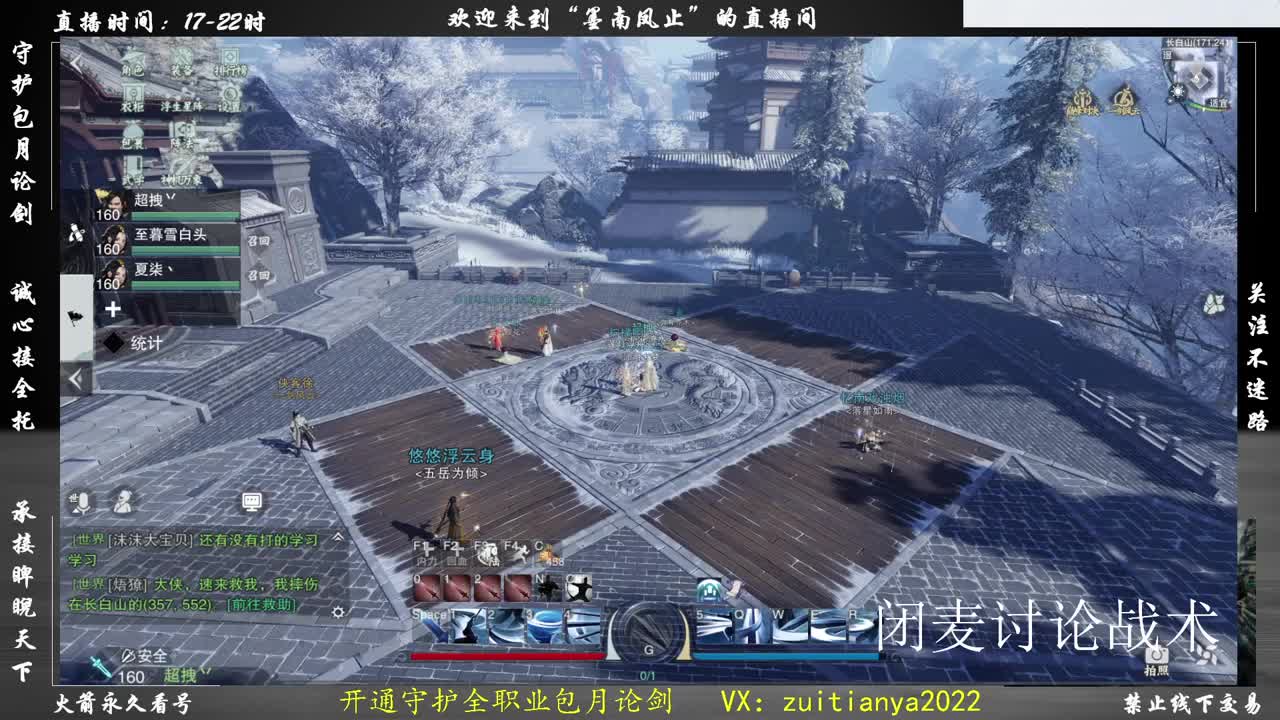Click 超拽's green health bar
The height and width of the screenshot is (720, 1280).
point(183,215)
